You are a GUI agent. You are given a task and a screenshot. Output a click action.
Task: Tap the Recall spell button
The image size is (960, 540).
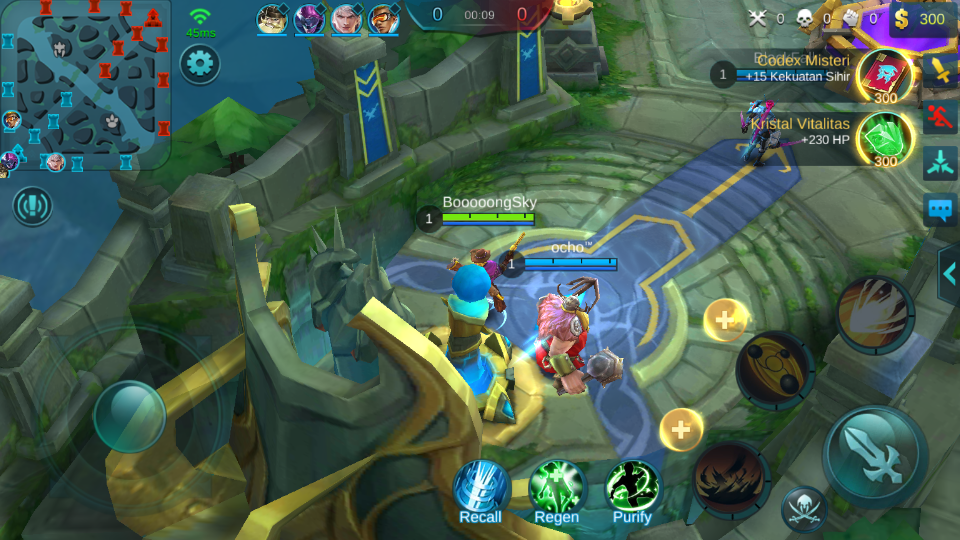click(481, 487)
